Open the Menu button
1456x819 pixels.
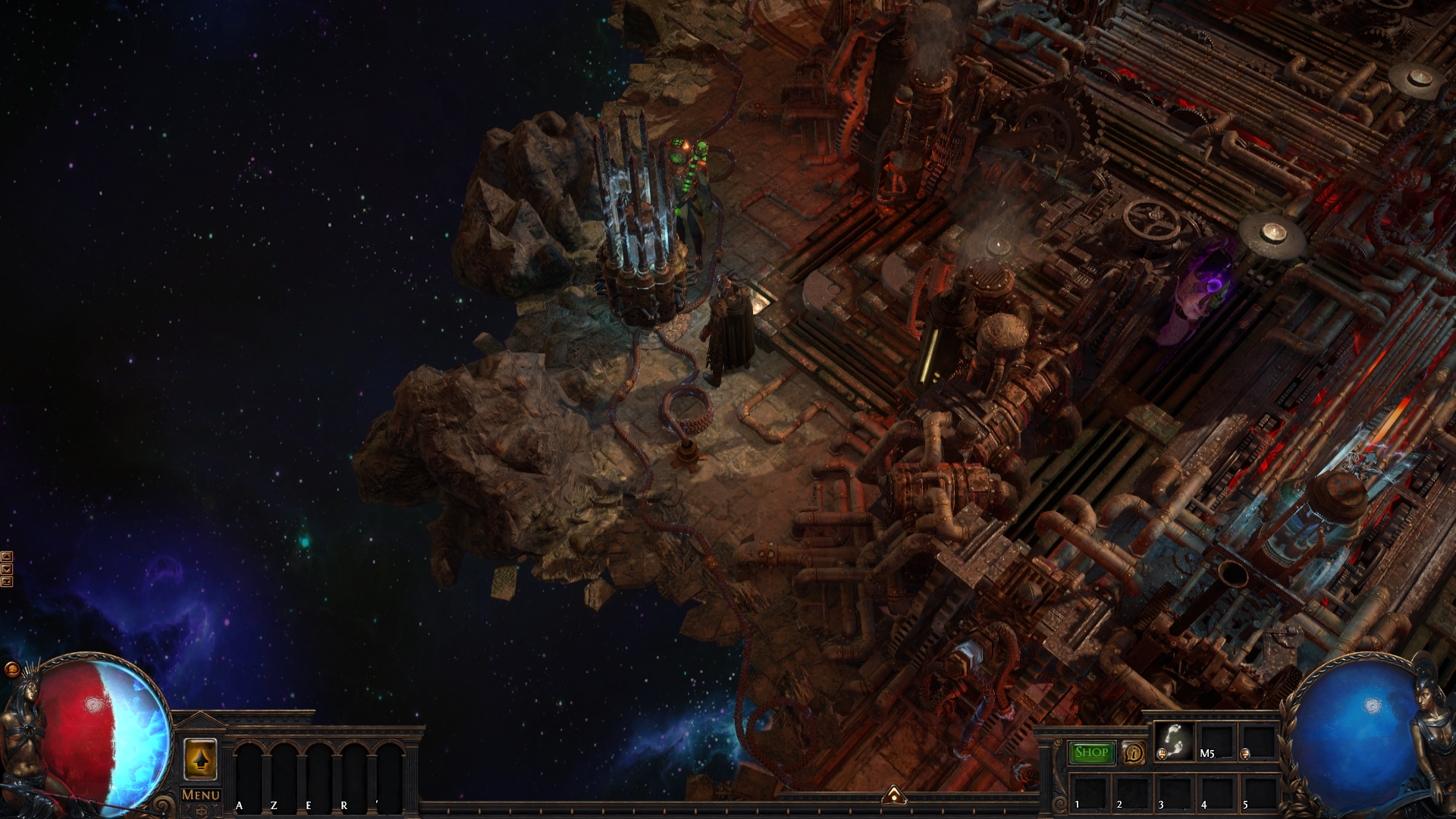pos(201,795)
